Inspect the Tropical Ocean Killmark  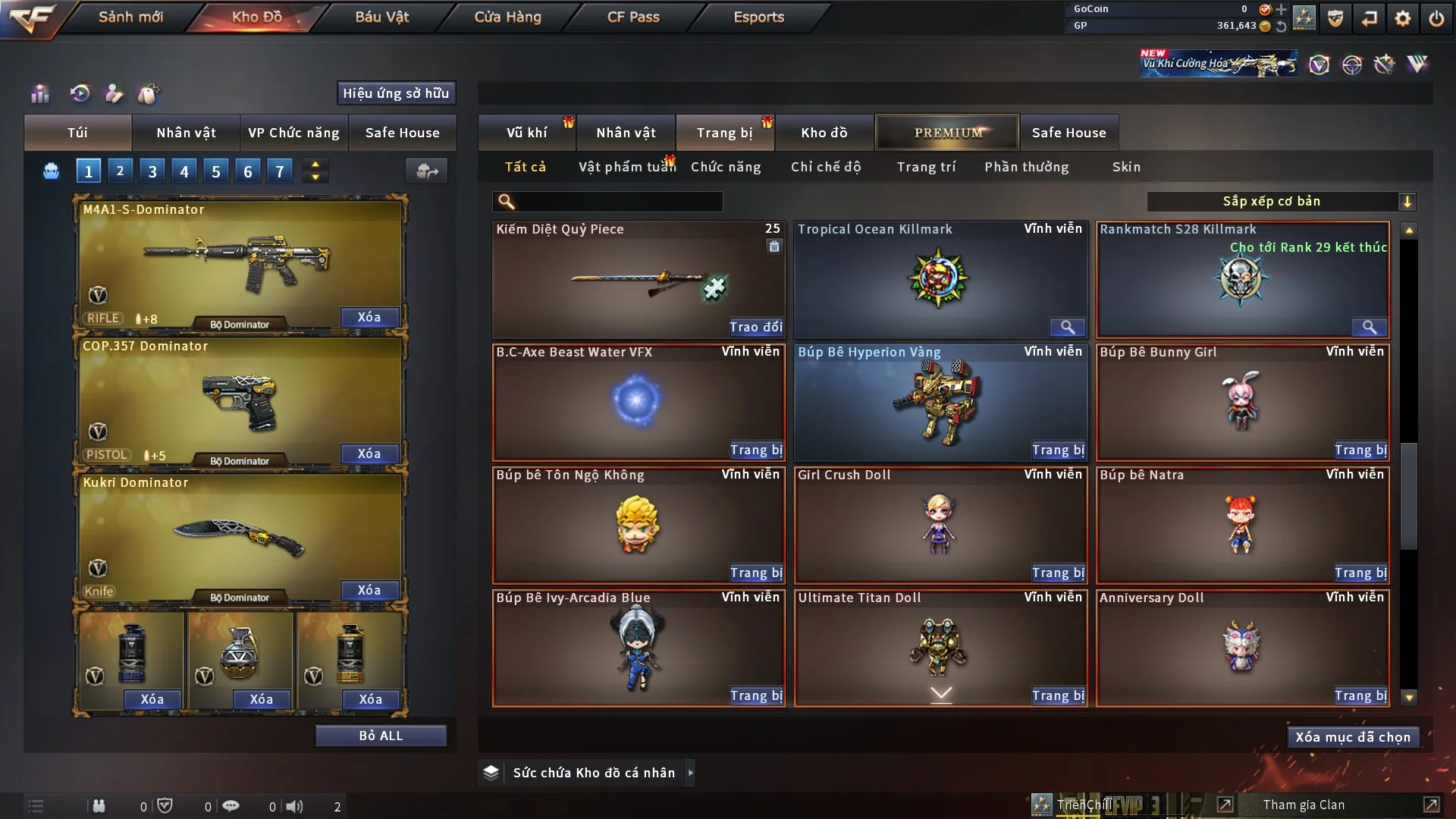tap(1067, 327)
